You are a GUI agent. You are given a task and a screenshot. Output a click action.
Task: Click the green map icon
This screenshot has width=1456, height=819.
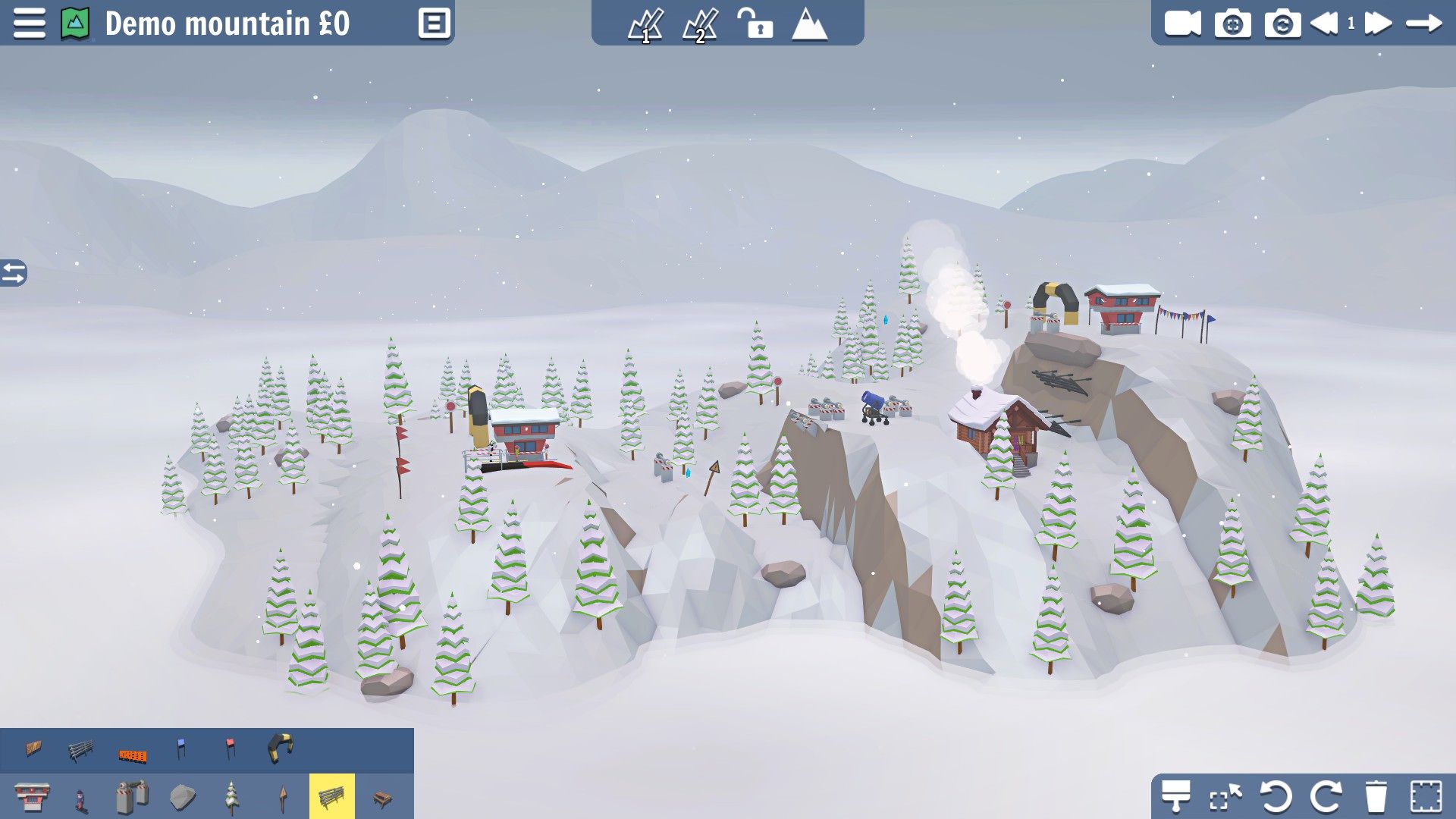coord(75,24)
